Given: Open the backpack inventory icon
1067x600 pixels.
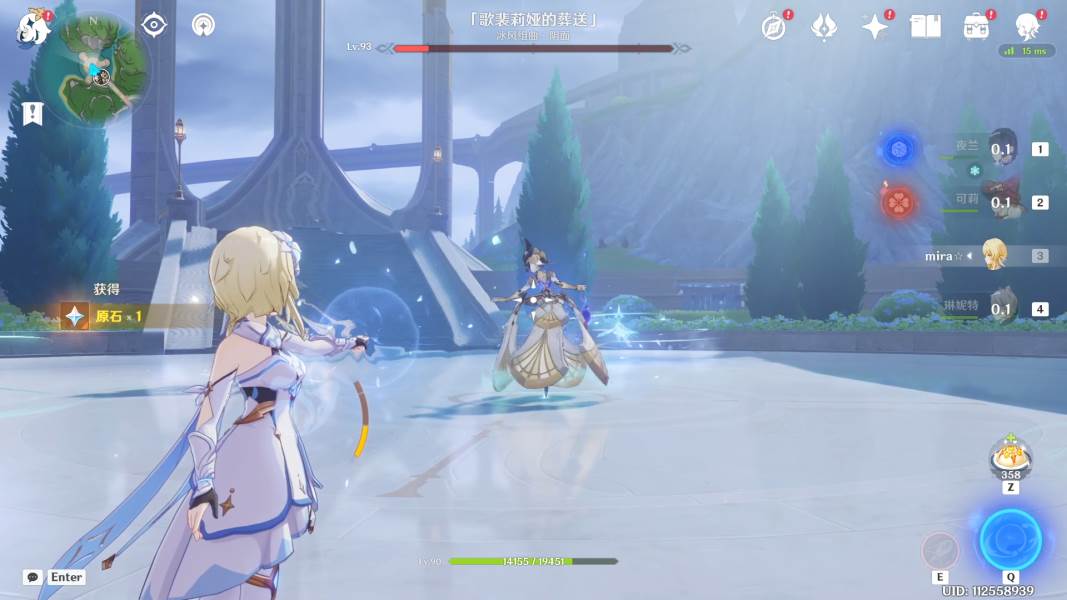Looking at the screenshot, I should 976,27.
